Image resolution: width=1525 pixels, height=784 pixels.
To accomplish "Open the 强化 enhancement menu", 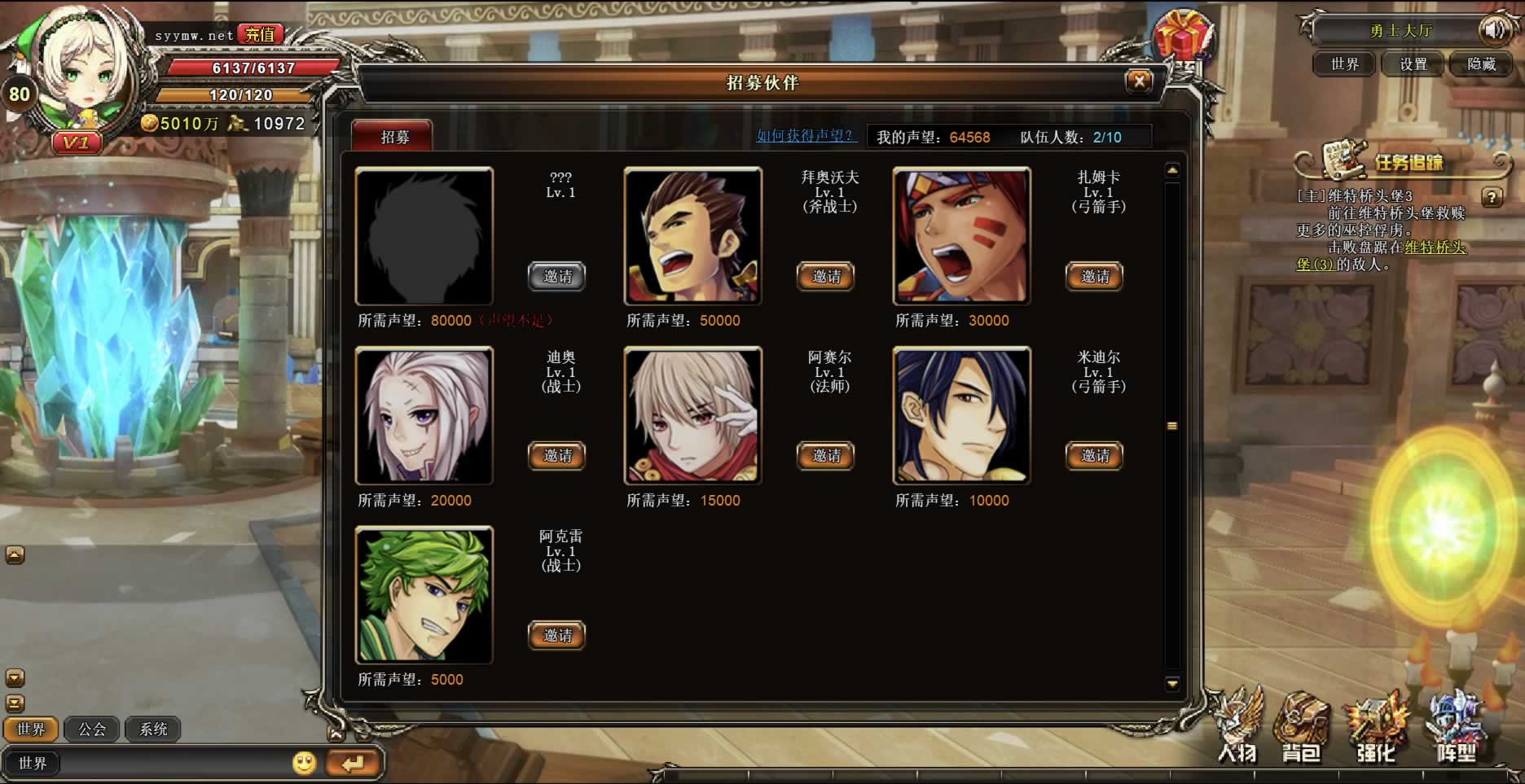I will [x=1376, y=729].
